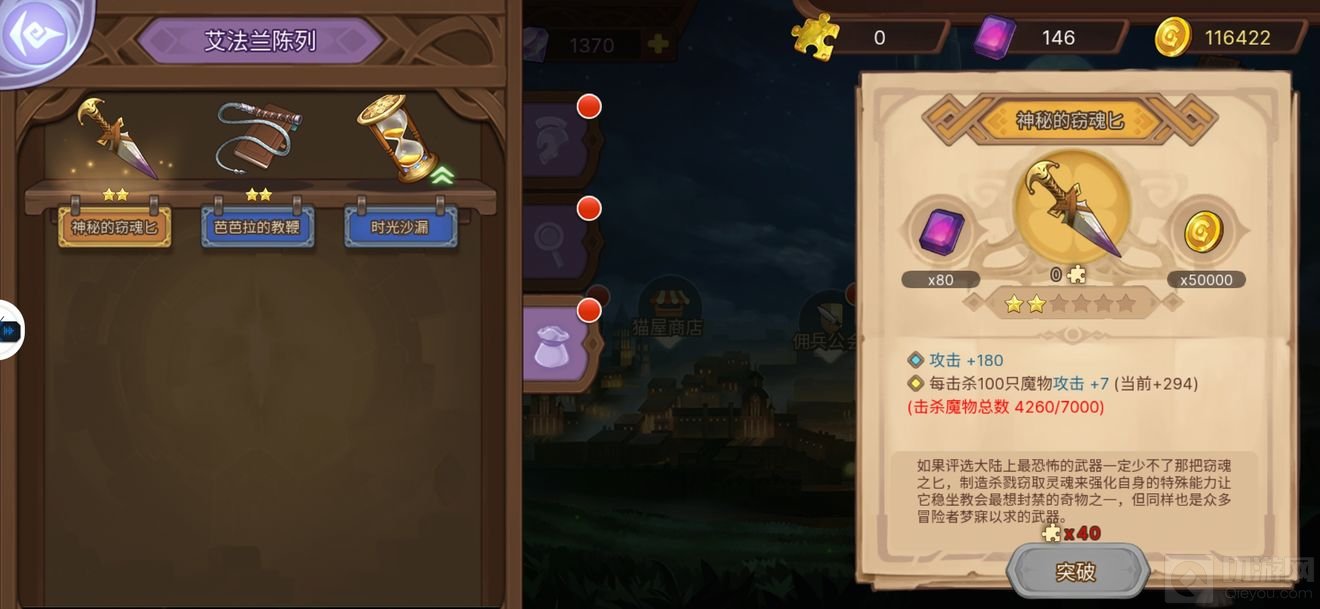
Task: Tap the gold coin balance icon
Action: click(1173, 38)
